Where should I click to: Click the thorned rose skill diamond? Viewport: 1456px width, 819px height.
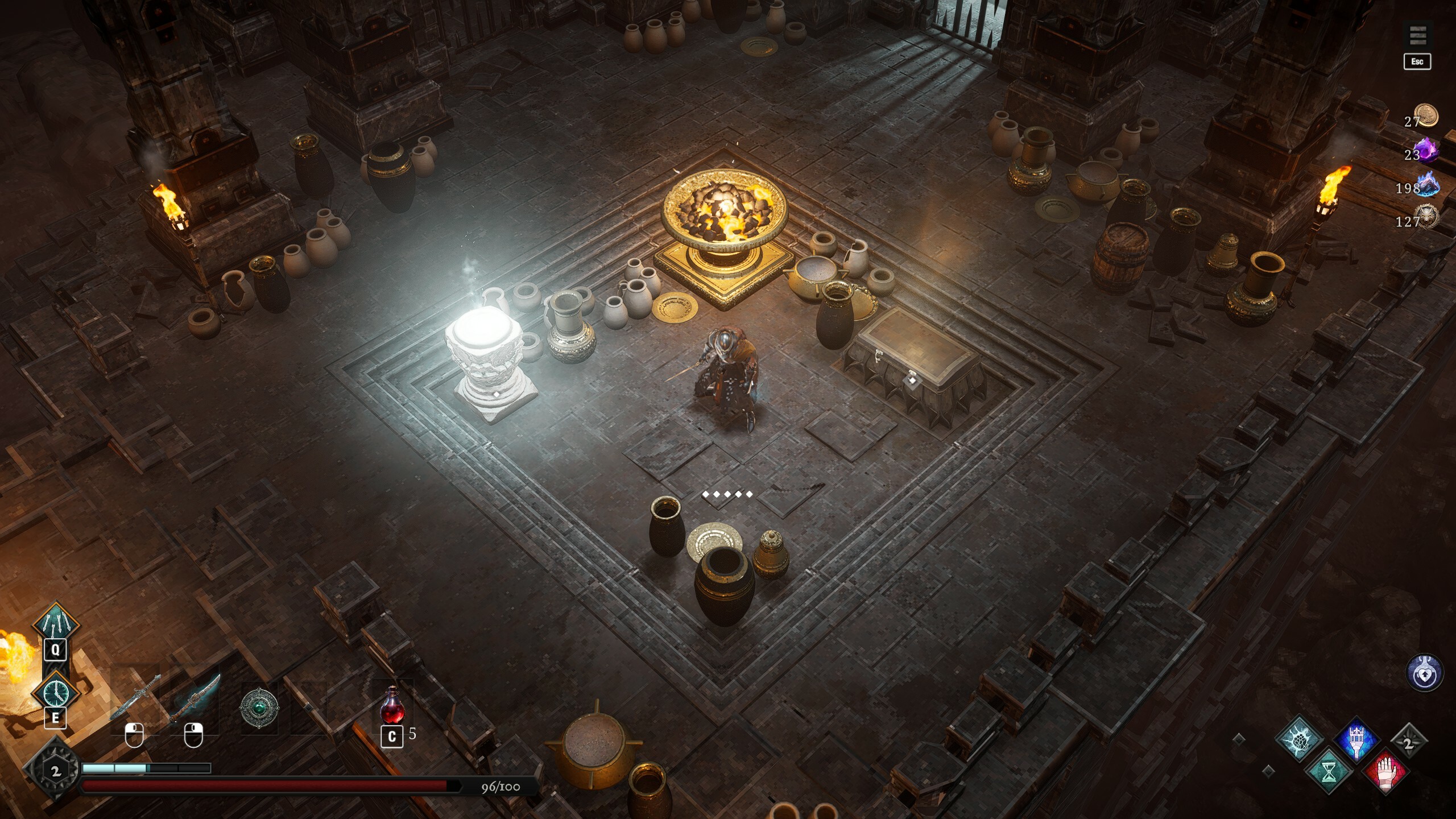click(1300, 739)
